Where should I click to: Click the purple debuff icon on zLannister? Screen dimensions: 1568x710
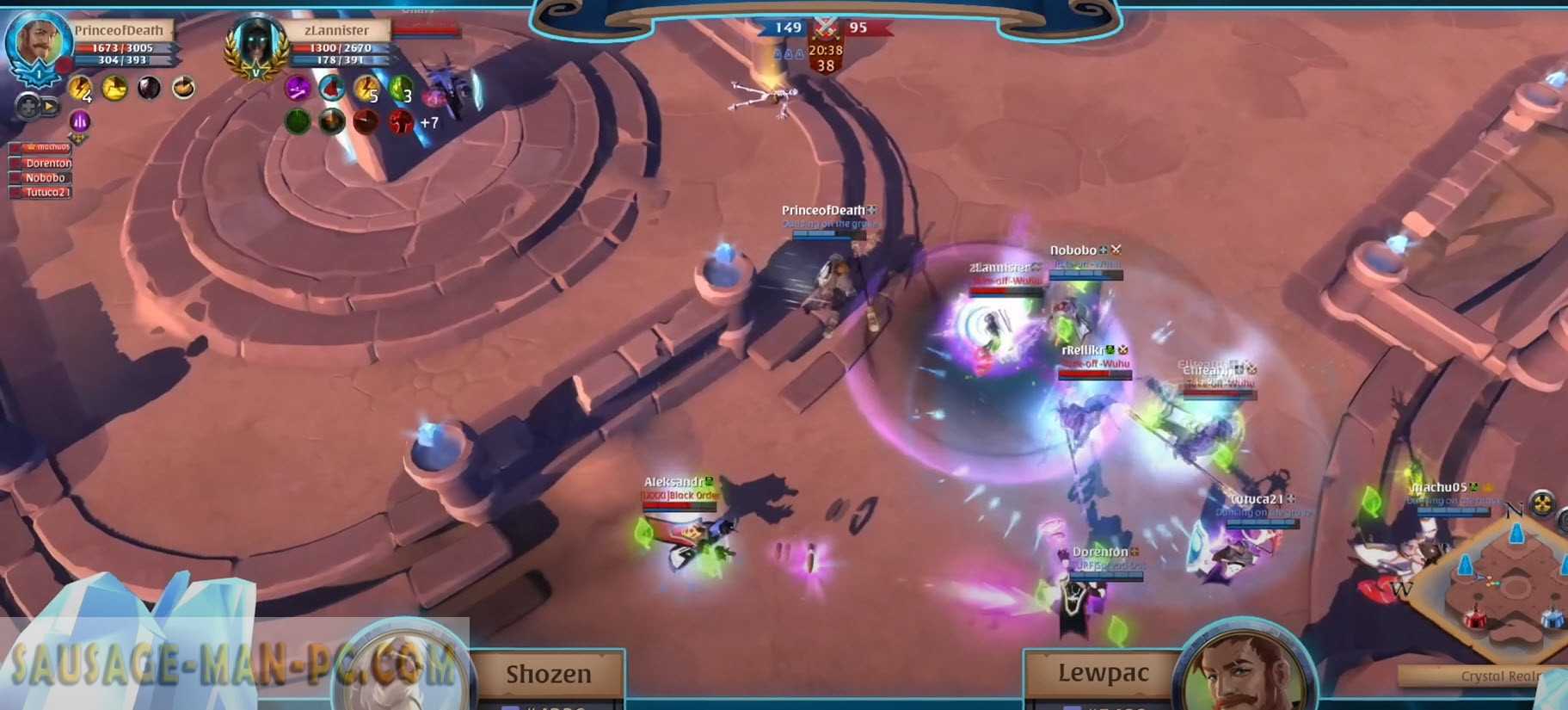point(298,87)
